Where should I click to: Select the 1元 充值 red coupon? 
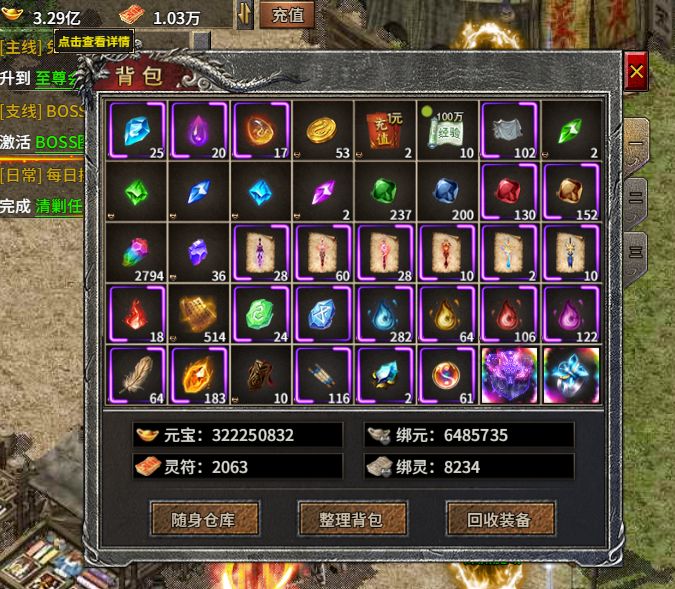pyautogui.click(x=386, y=130)
